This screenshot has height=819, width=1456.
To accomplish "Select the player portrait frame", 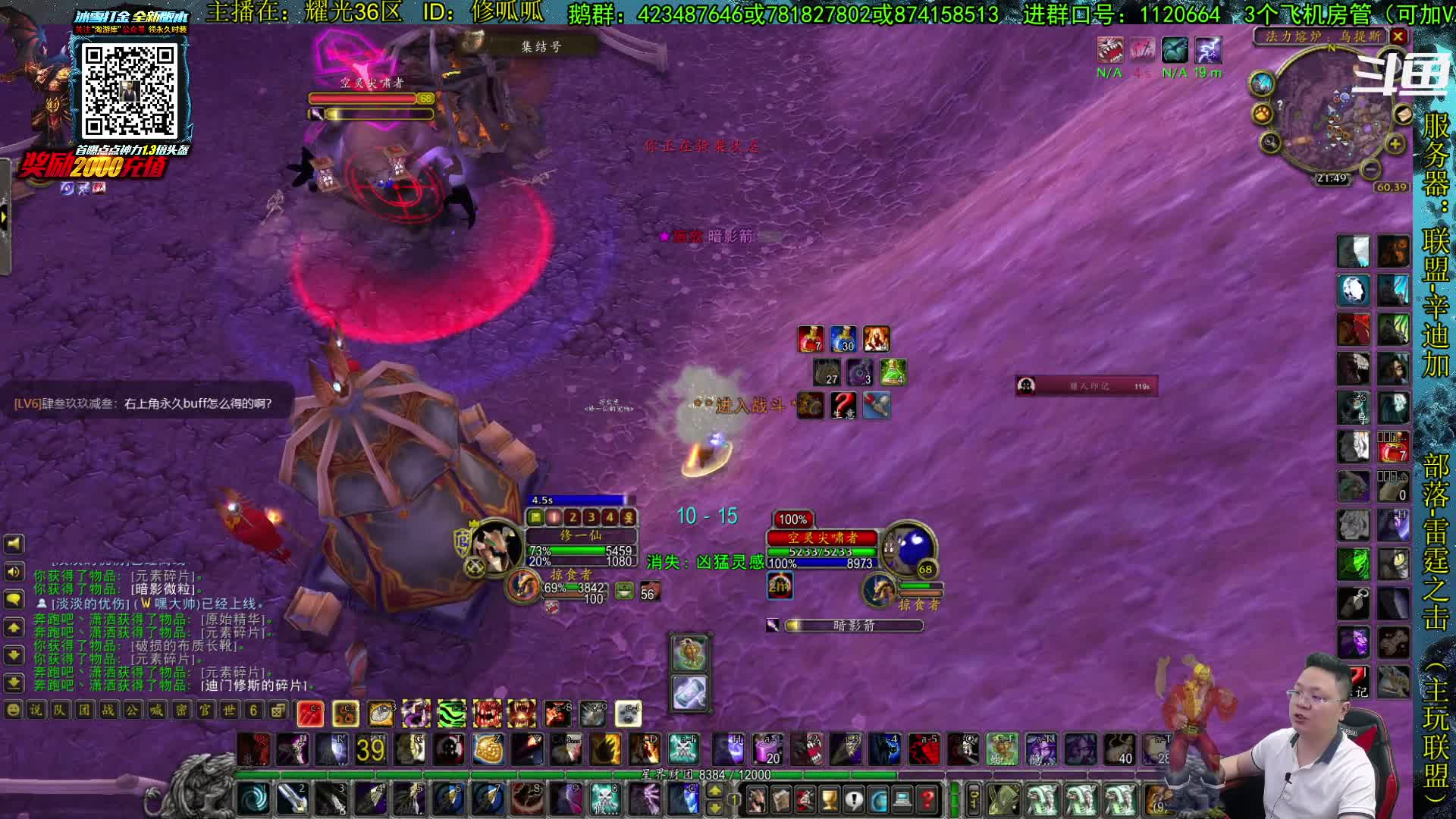I will (x=497, y=544).
